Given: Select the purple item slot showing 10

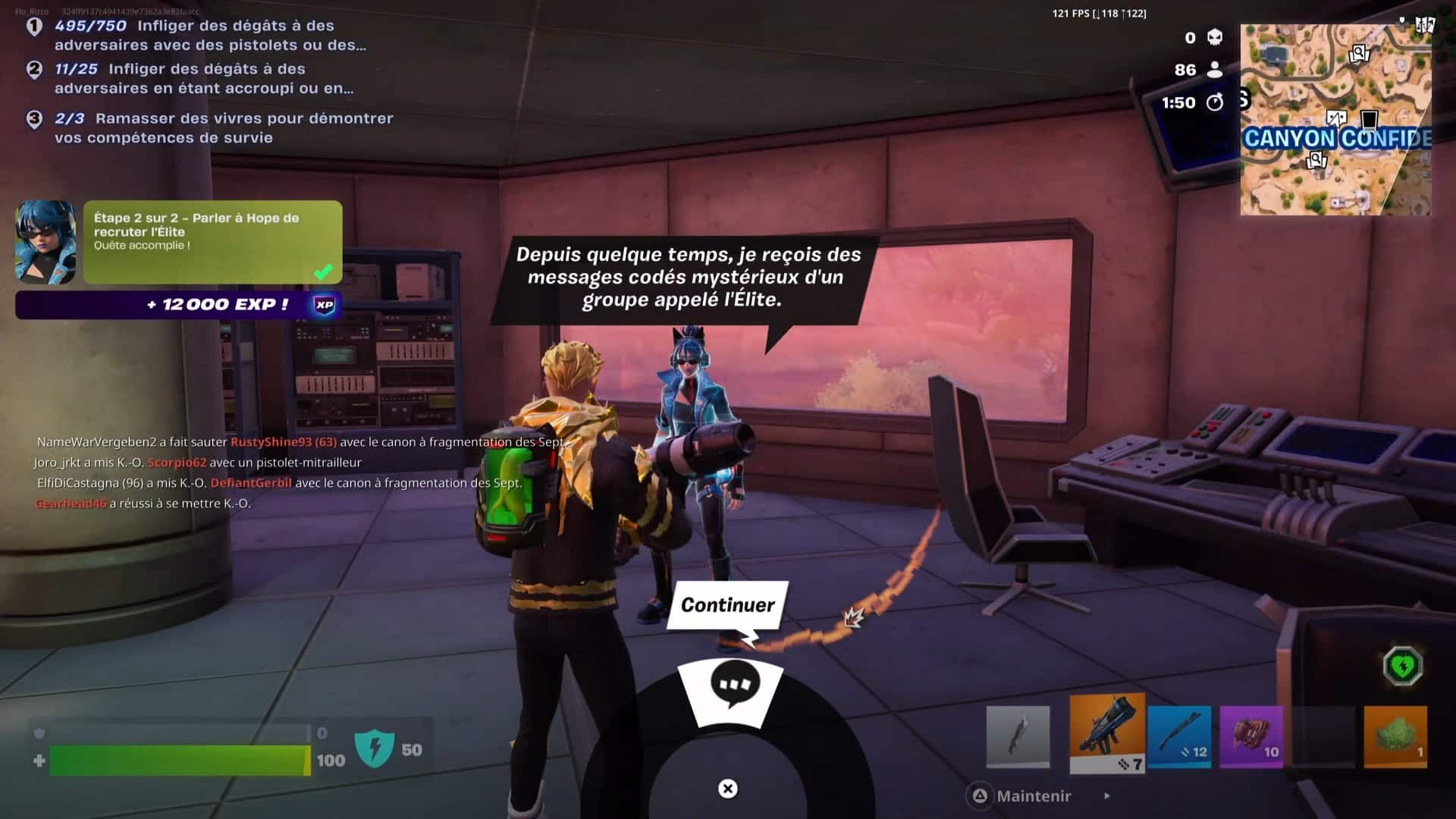Looking at the screenshot, I should pos(1253,733).
